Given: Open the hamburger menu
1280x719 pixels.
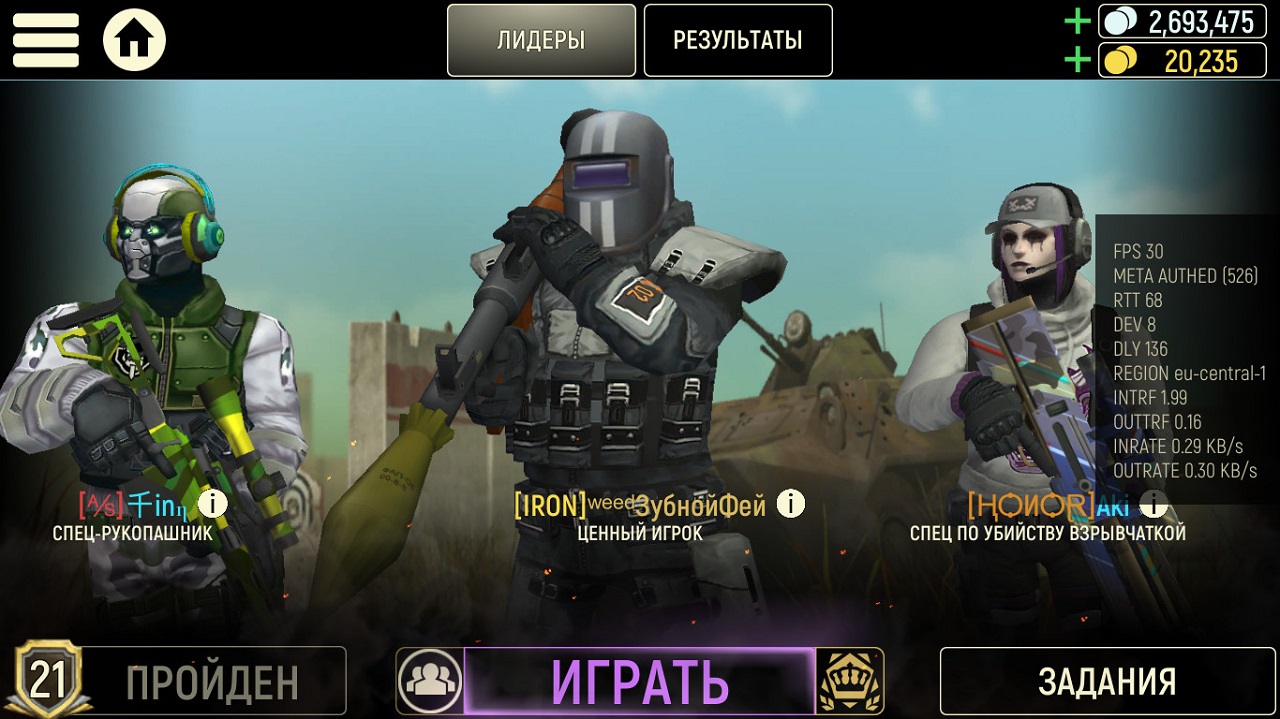Looking at the screenshot, I should (x=45, y=40).
